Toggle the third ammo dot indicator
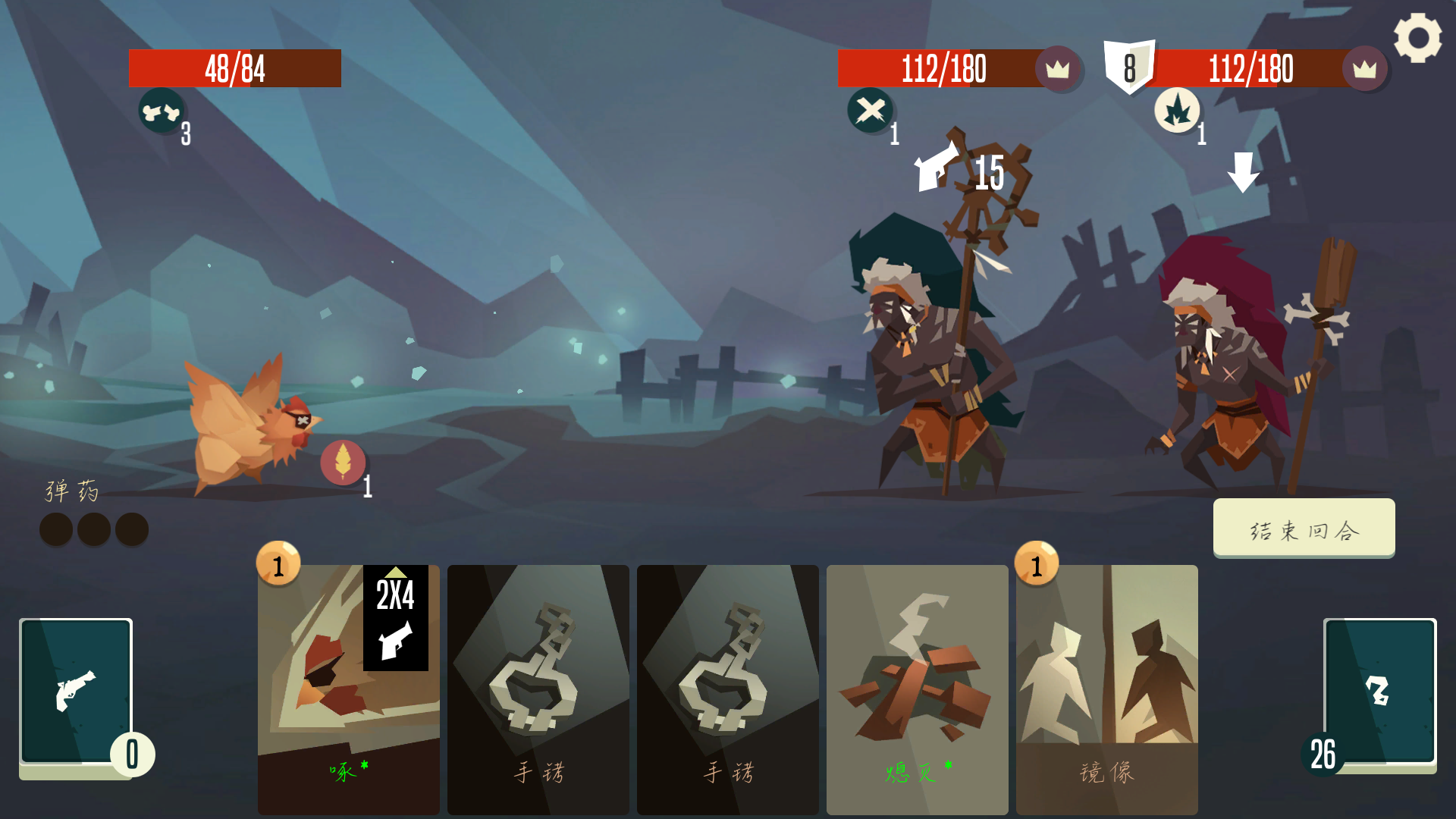The image size is (1456, 819). 131,529
